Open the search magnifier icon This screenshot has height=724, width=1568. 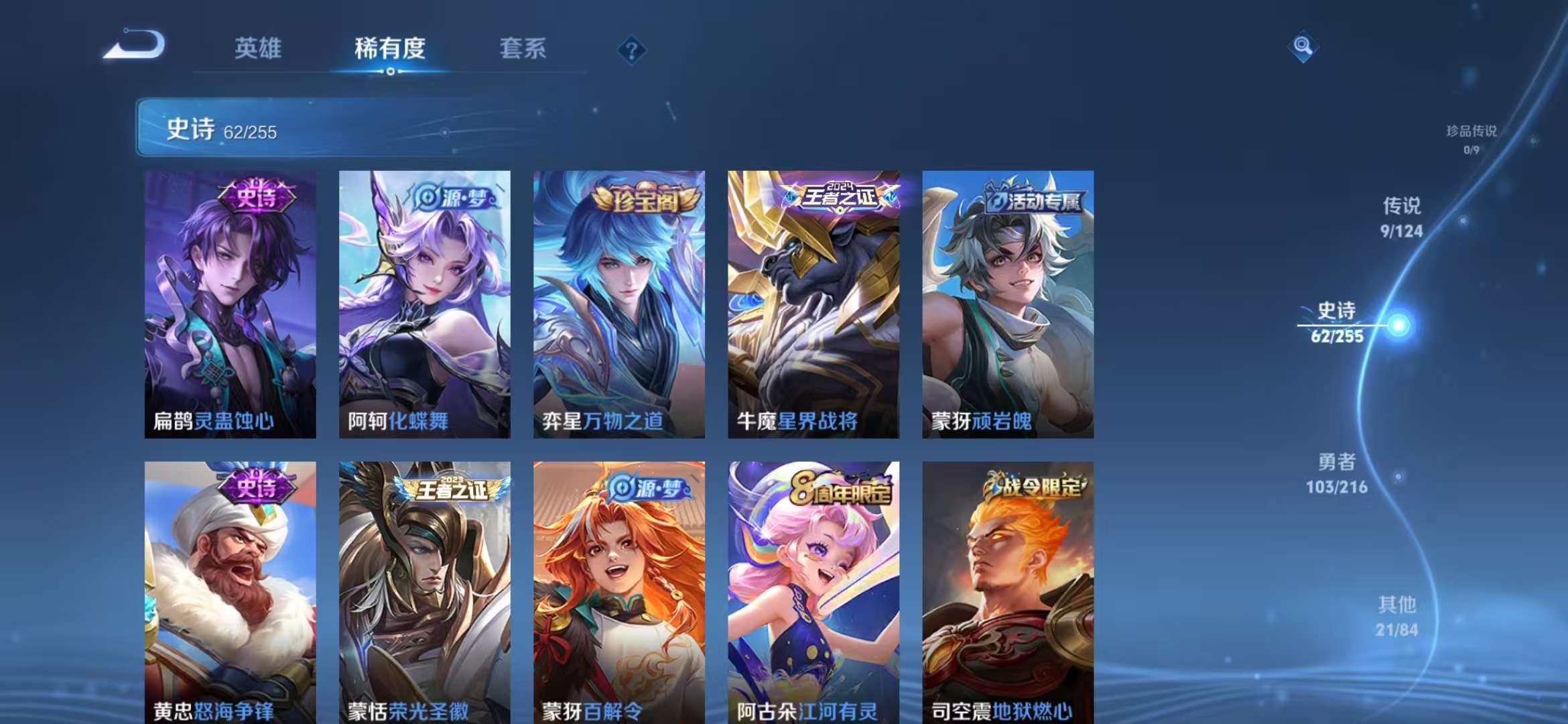coord(1303,46)
